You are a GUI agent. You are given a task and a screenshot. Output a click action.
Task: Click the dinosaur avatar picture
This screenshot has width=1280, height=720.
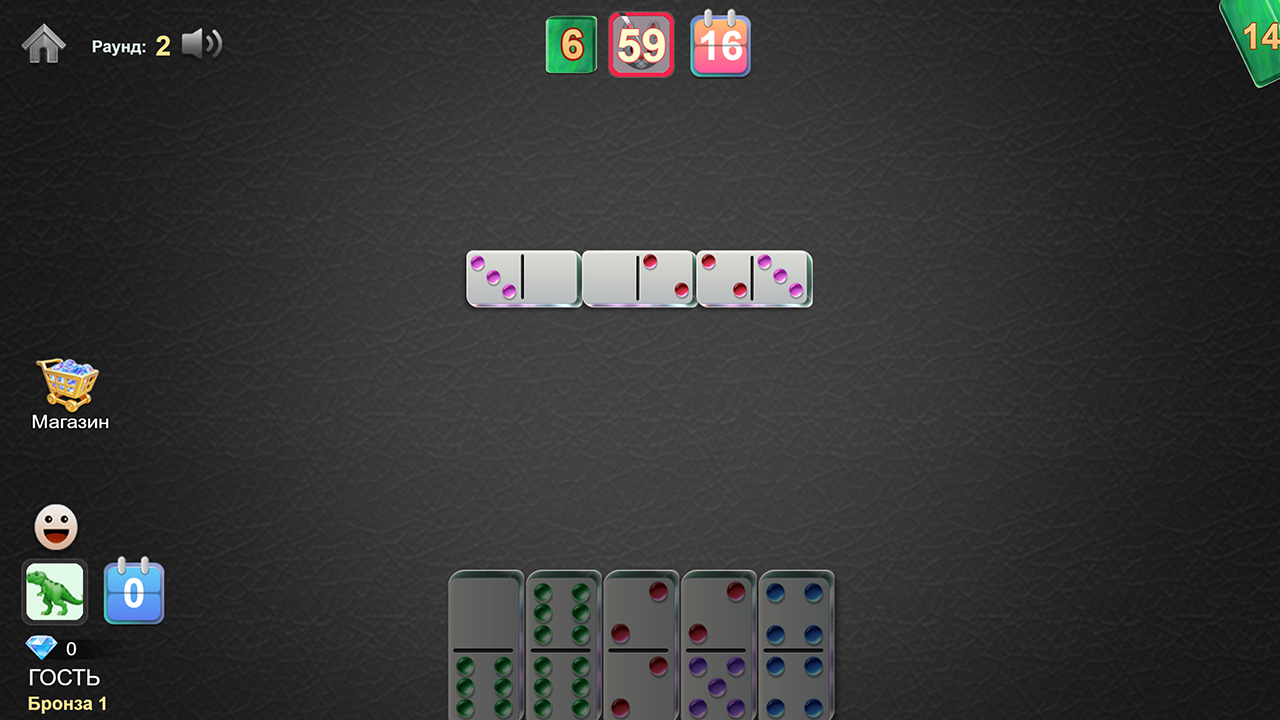[x=54, y=592]
